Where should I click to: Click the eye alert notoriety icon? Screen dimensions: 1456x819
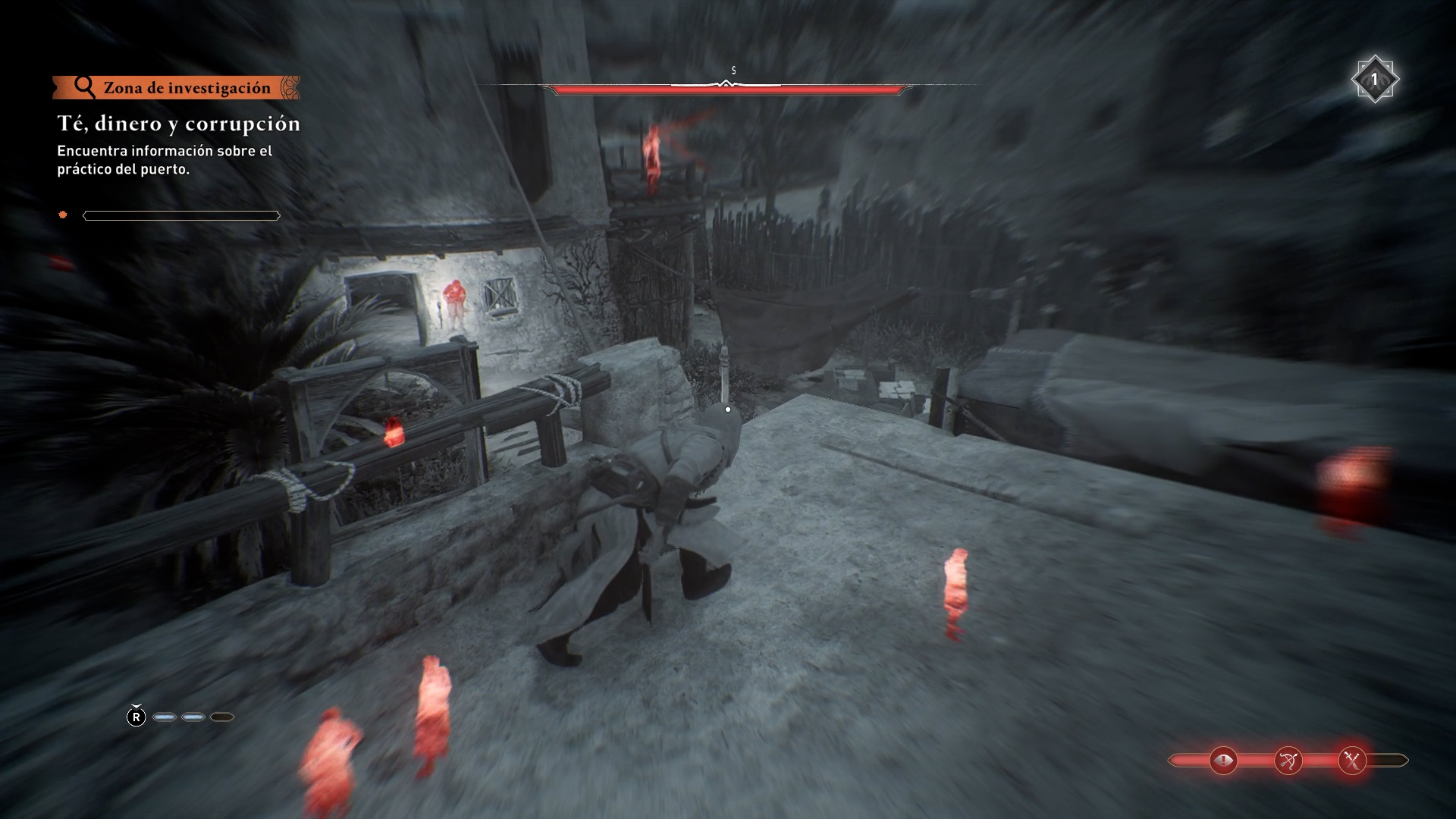tap(1223, 761)
